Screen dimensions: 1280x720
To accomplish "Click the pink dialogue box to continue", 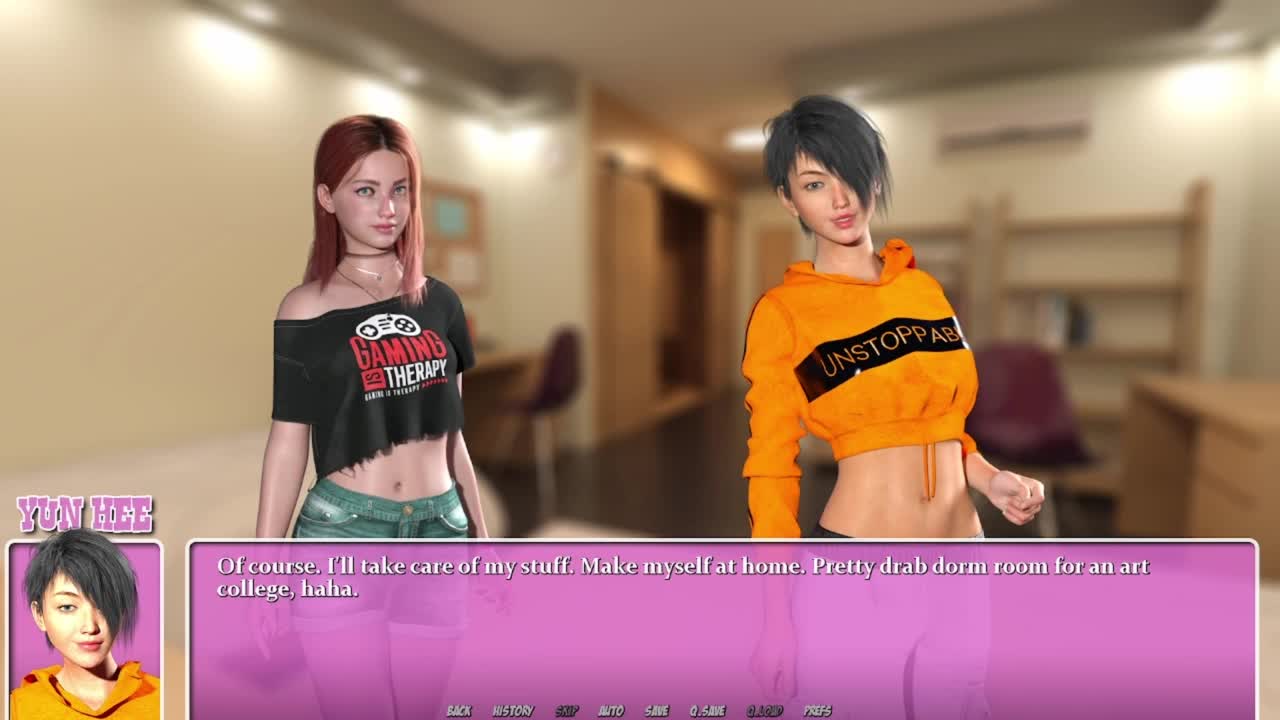I will 720,640.
